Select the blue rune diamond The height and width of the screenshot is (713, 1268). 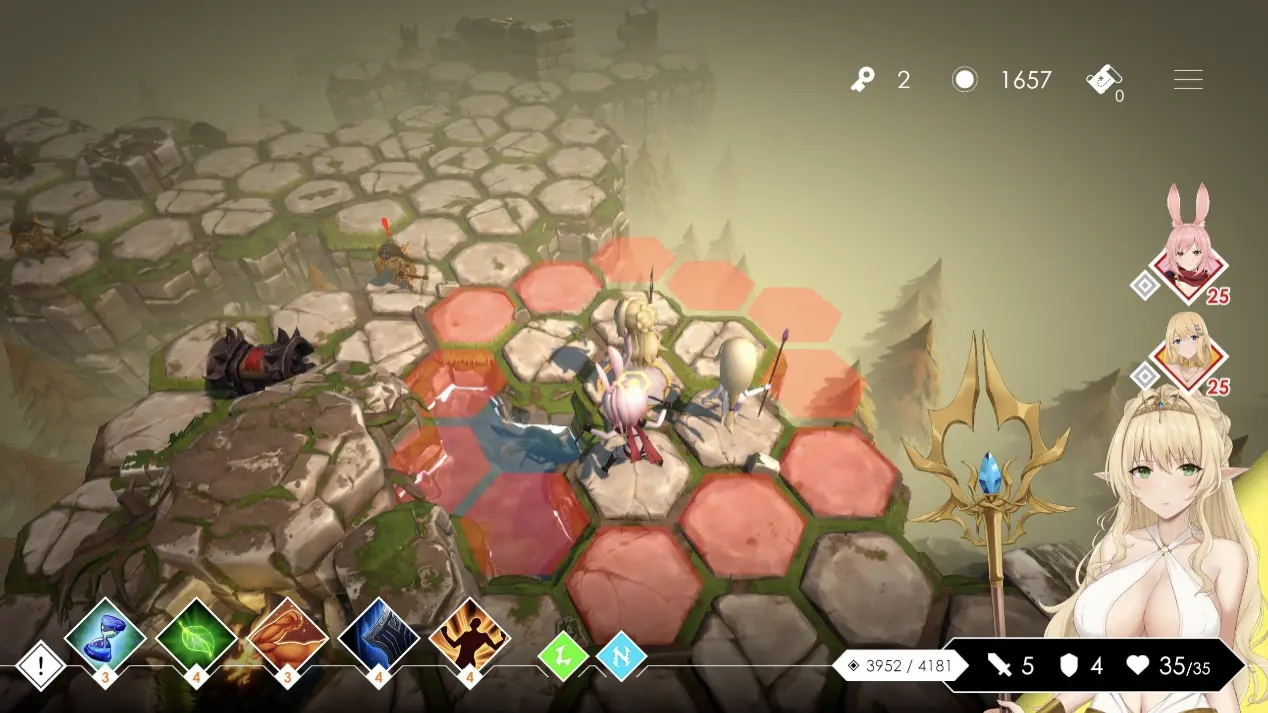(621, 658)
